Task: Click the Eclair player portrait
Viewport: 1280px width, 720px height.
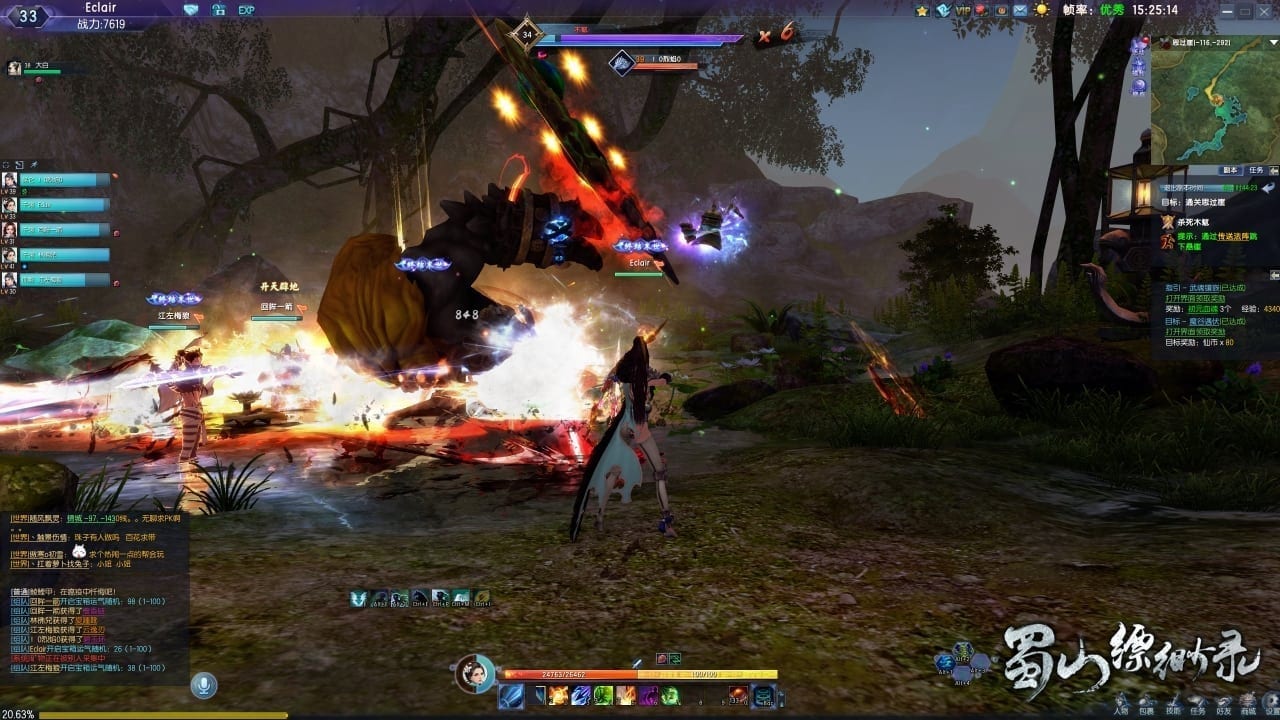Action: 473,672
